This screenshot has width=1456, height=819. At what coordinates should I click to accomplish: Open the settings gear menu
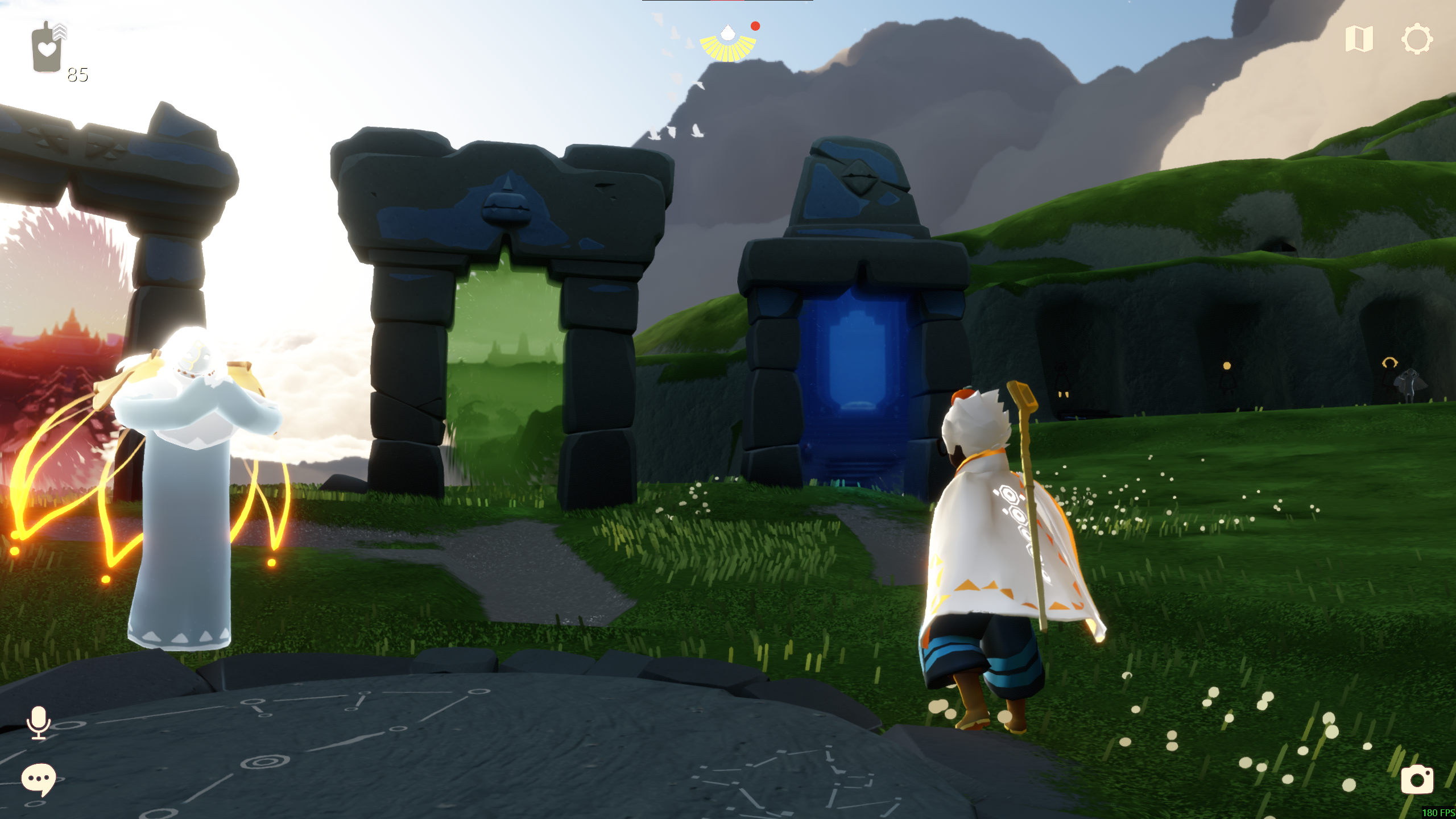point(1416,39)
